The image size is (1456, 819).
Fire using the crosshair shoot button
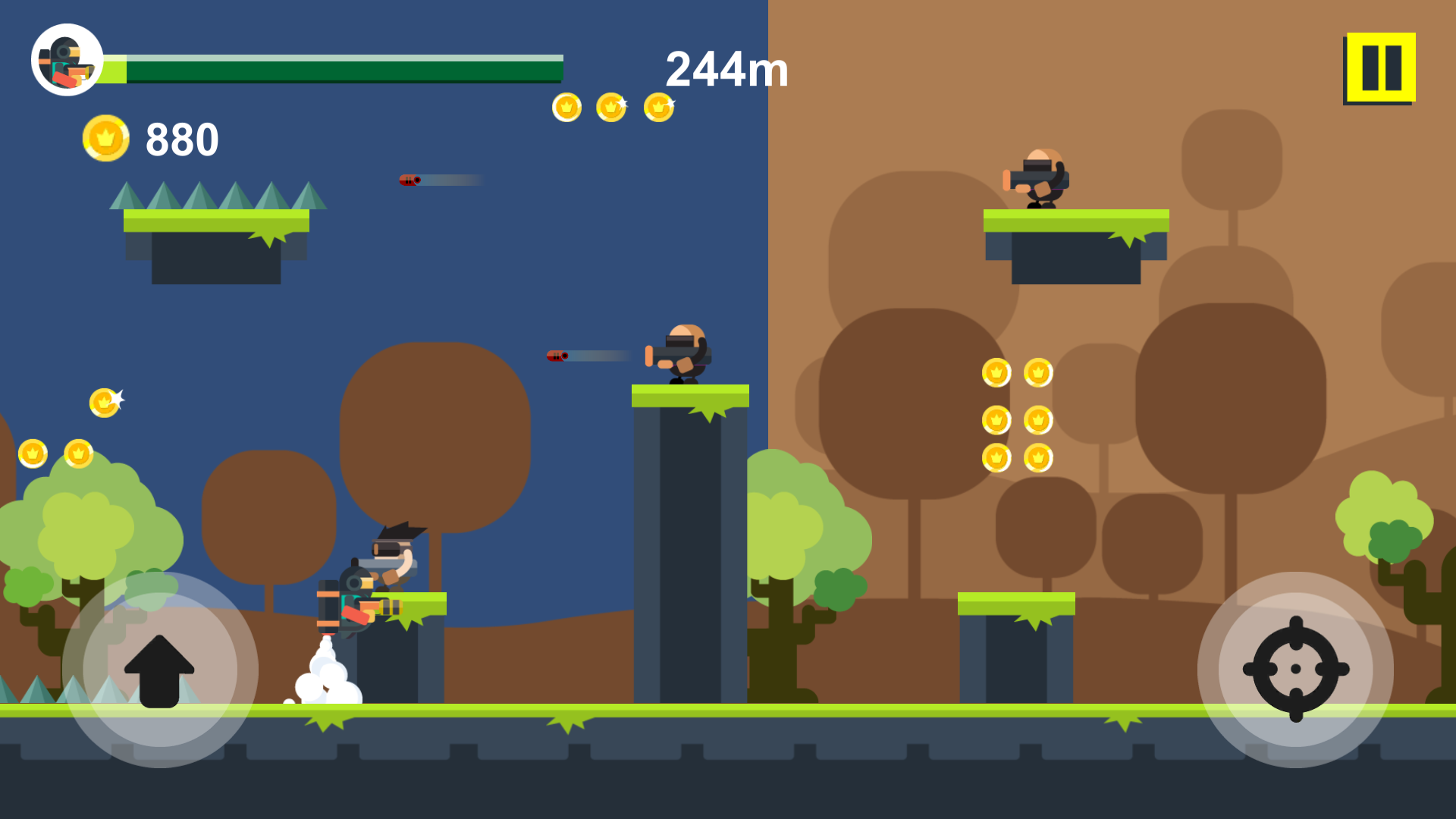[x=1295, y=670]
